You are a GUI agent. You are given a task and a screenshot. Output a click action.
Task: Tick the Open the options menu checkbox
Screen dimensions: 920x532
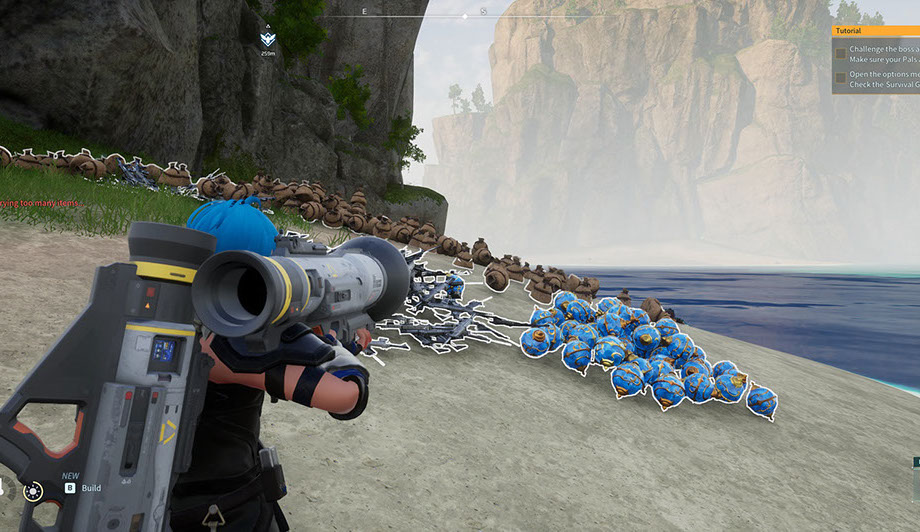pyautogui.click(x=841, y=77)
